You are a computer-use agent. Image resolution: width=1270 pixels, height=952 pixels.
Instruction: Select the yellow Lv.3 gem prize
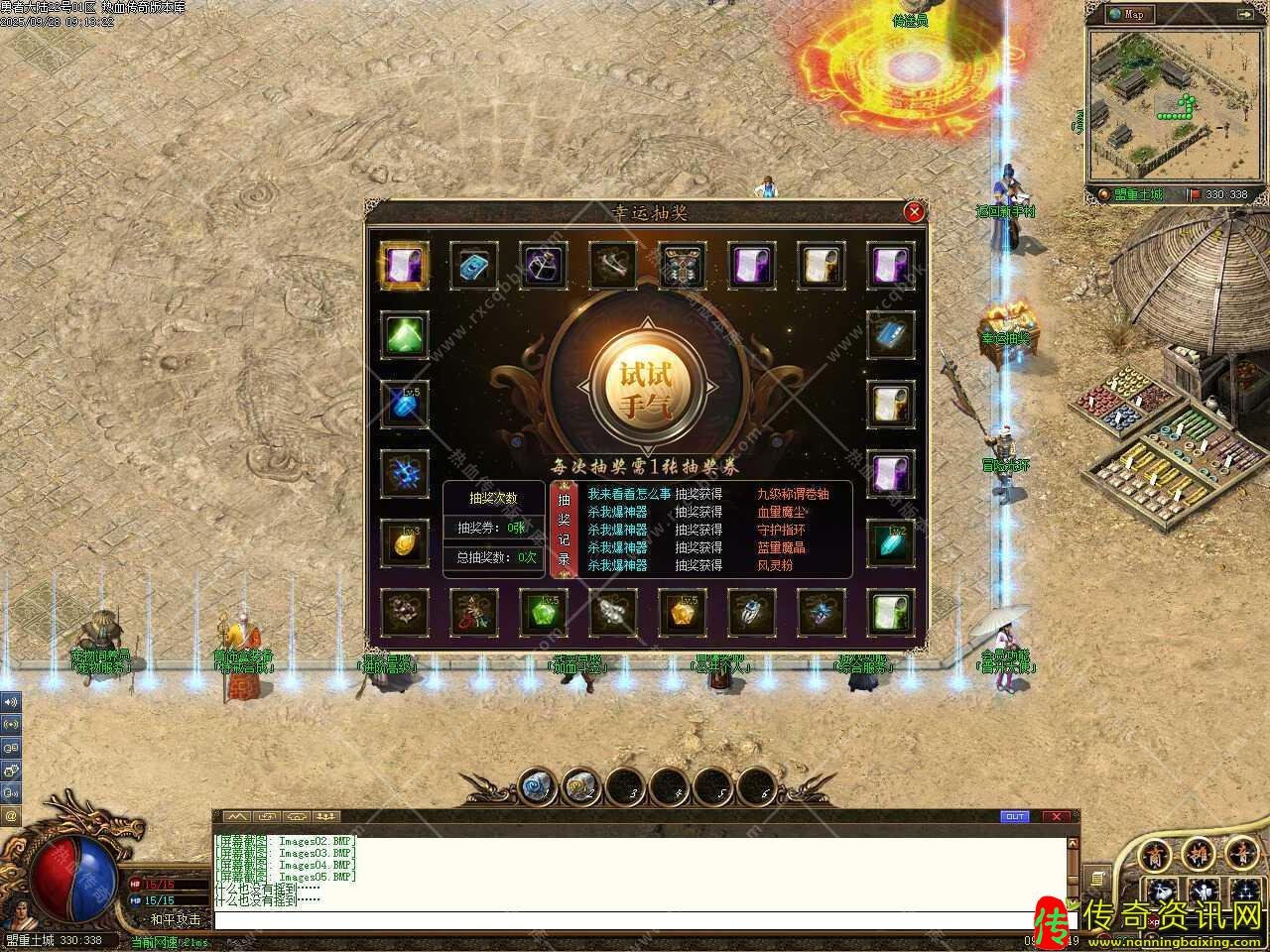pyautogui.click(x=405, y=543)
